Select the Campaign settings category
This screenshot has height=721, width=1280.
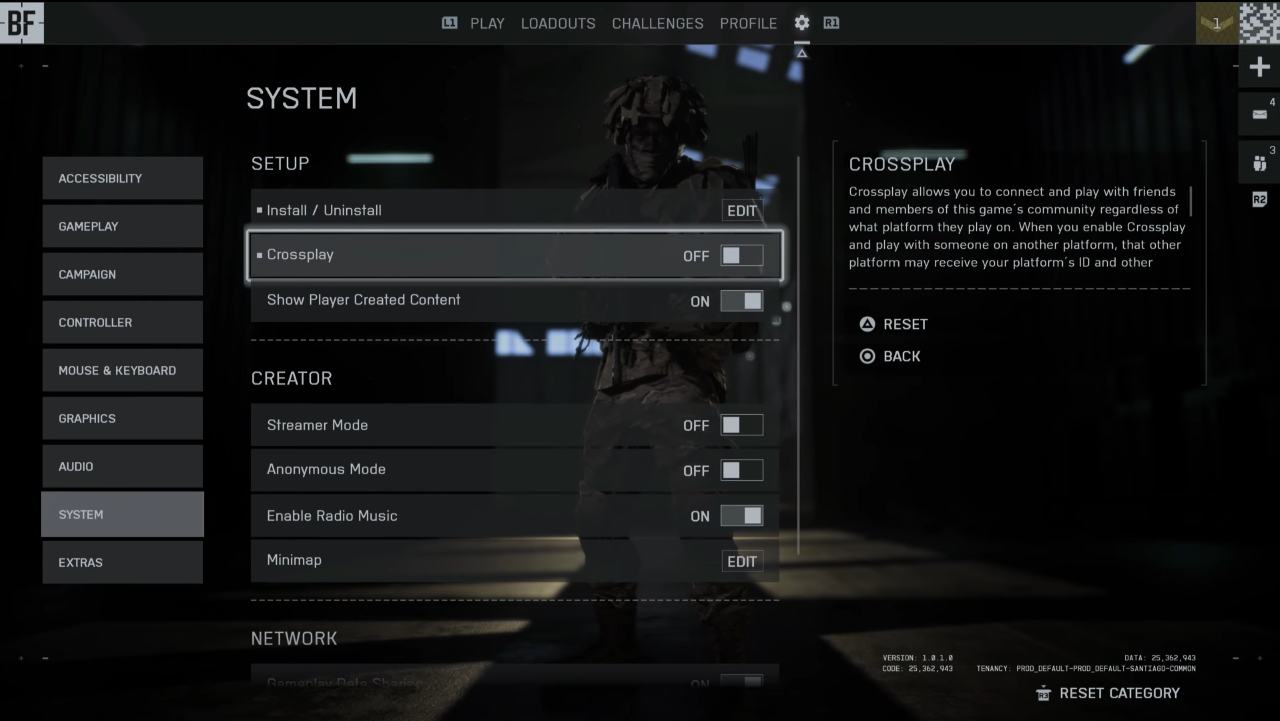pos(122,274)
